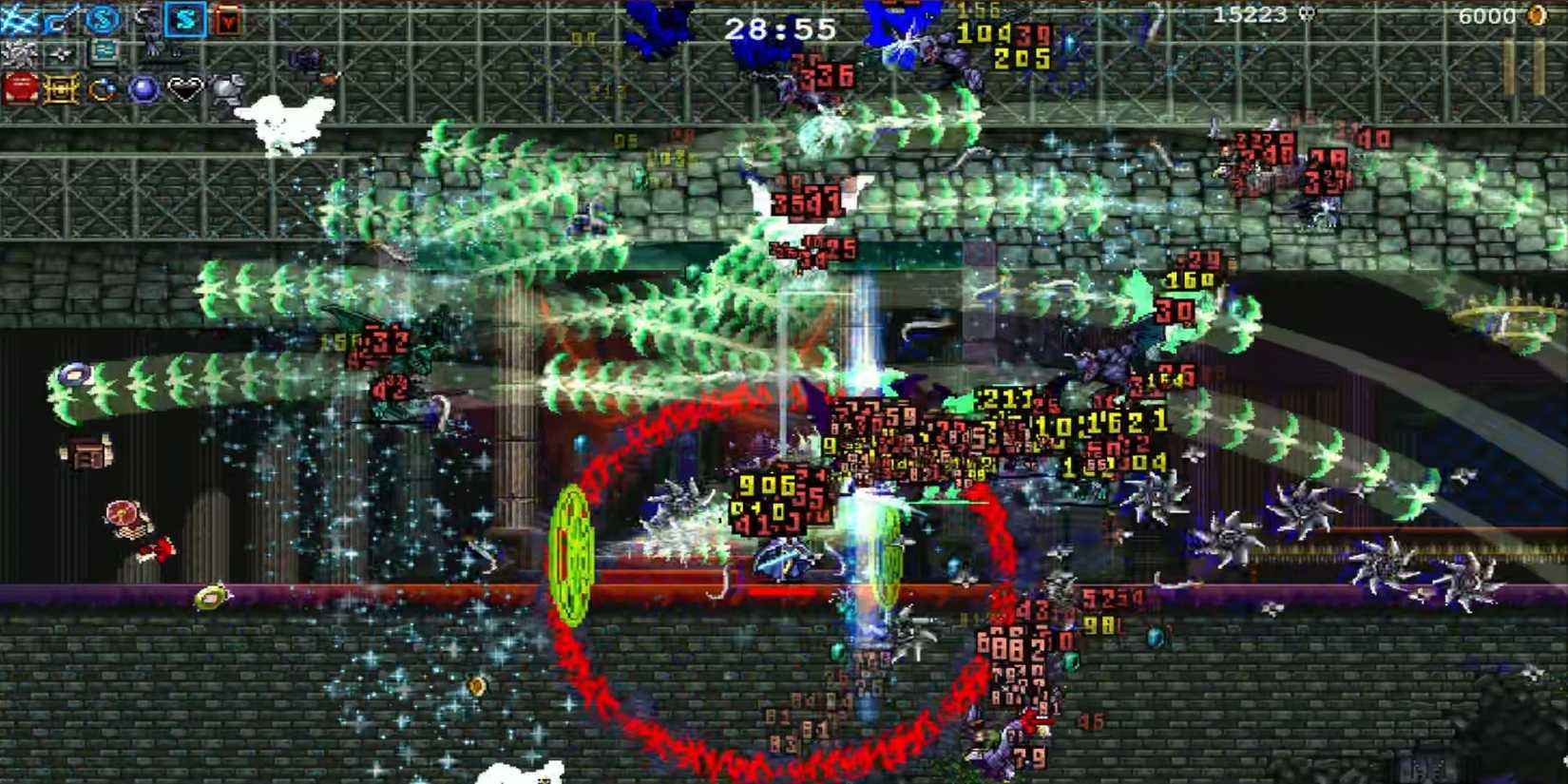Select the teal rune tablet icon

tap(103, 49)
